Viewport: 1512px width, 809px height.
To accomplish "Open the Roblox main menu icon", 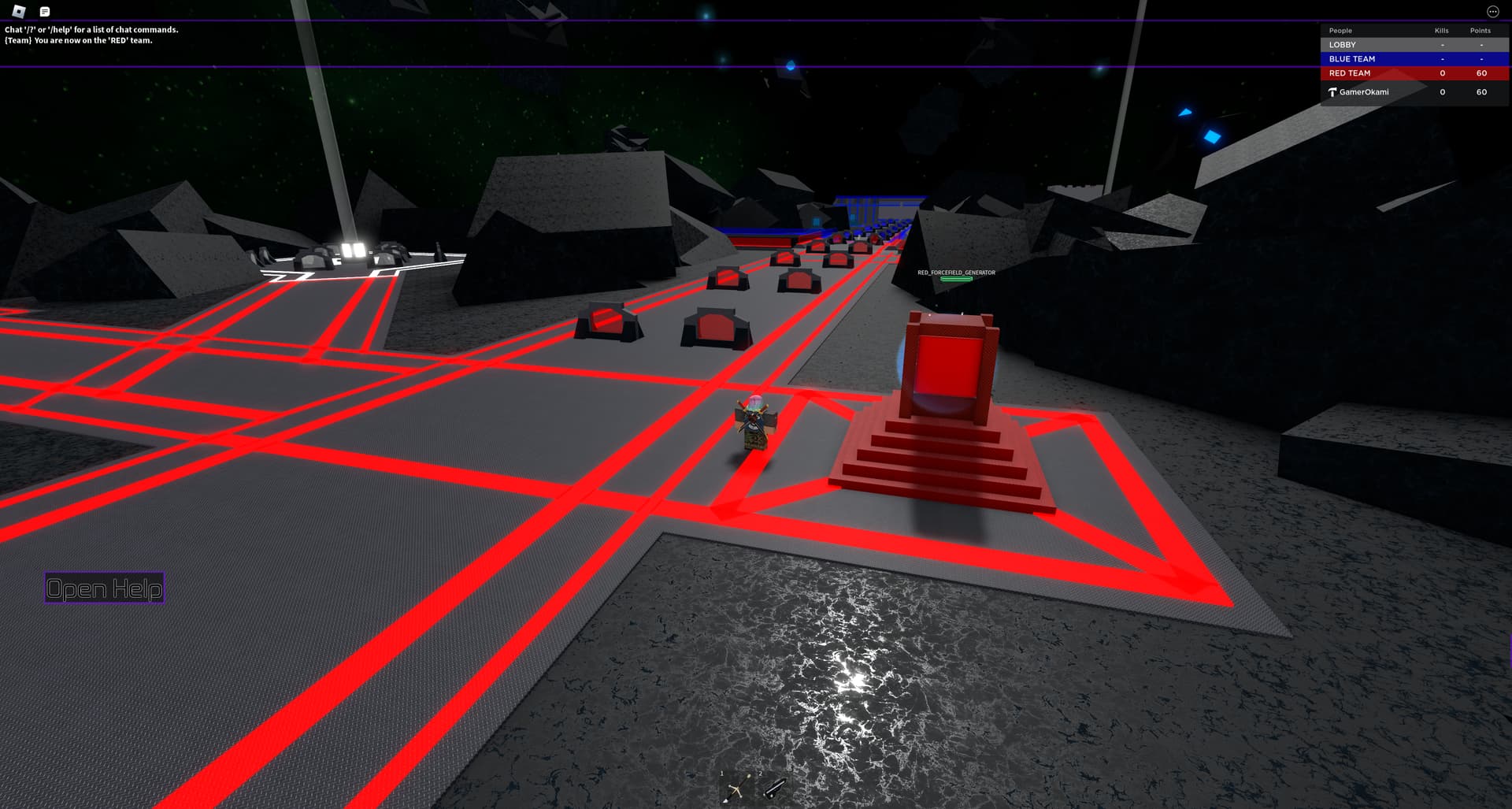I will tap(20, 11).
